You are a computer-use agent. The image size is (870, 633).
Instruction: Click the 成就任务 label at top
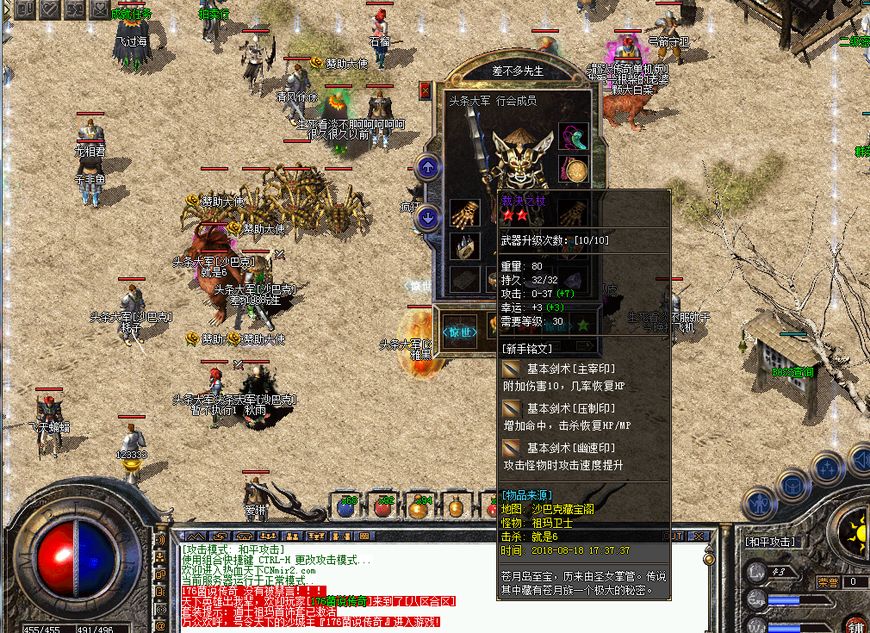tap(131, 14)
